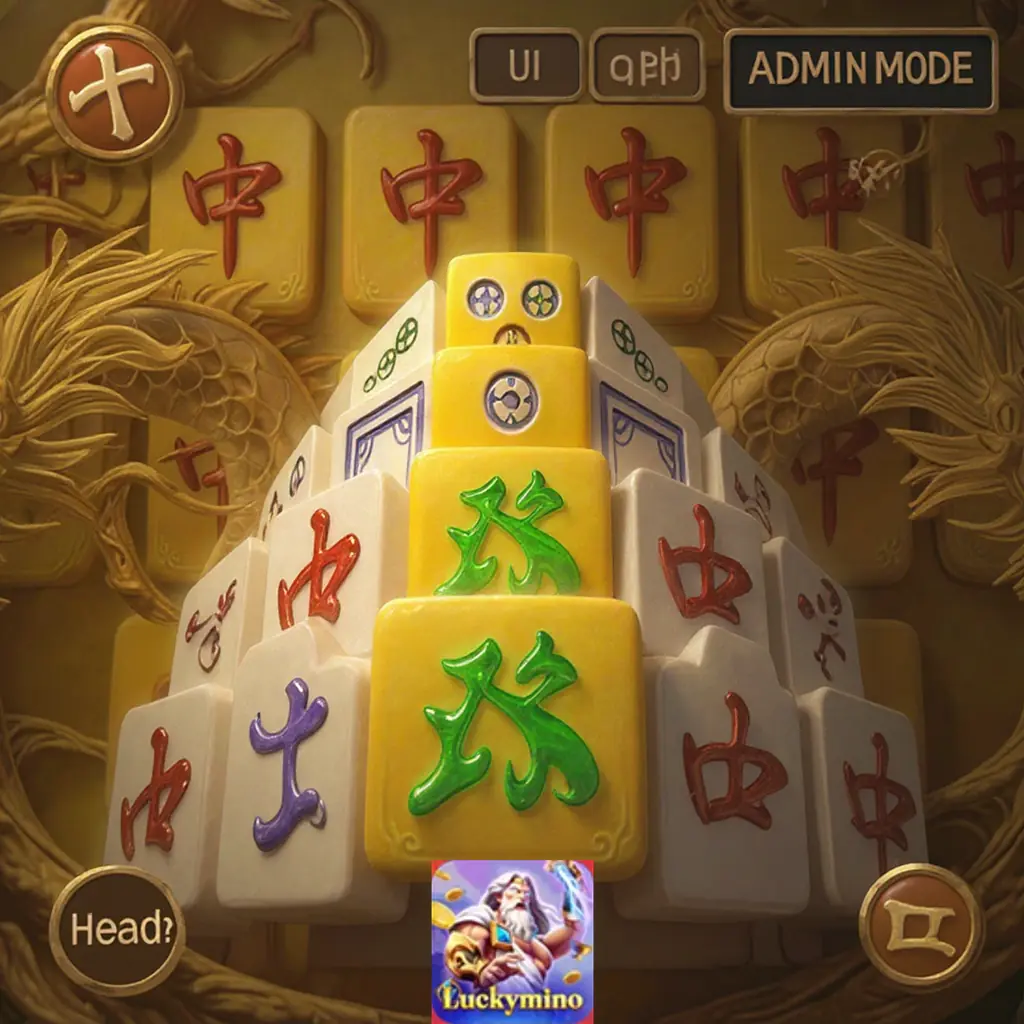Open the Luckymino thumbnail
Screen dimensions: 1024x1024
512,941
